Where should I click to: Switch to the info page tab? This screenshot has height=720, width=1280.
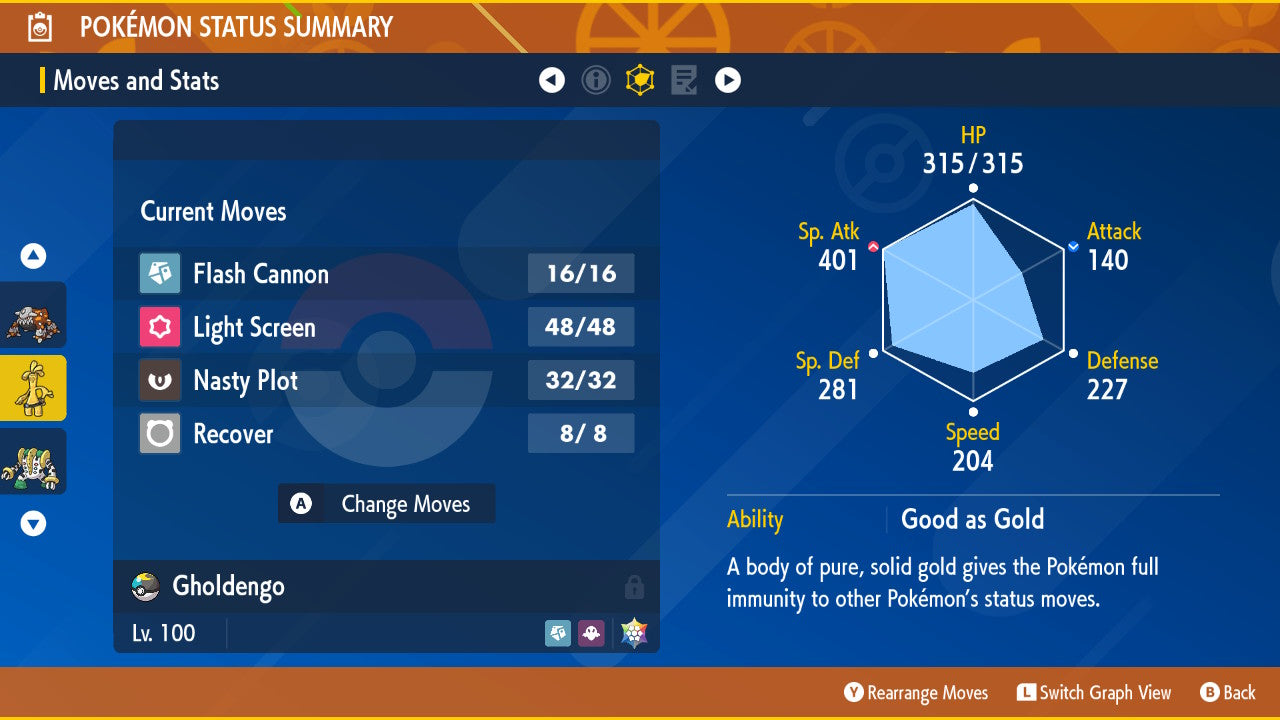click(596, 80)
